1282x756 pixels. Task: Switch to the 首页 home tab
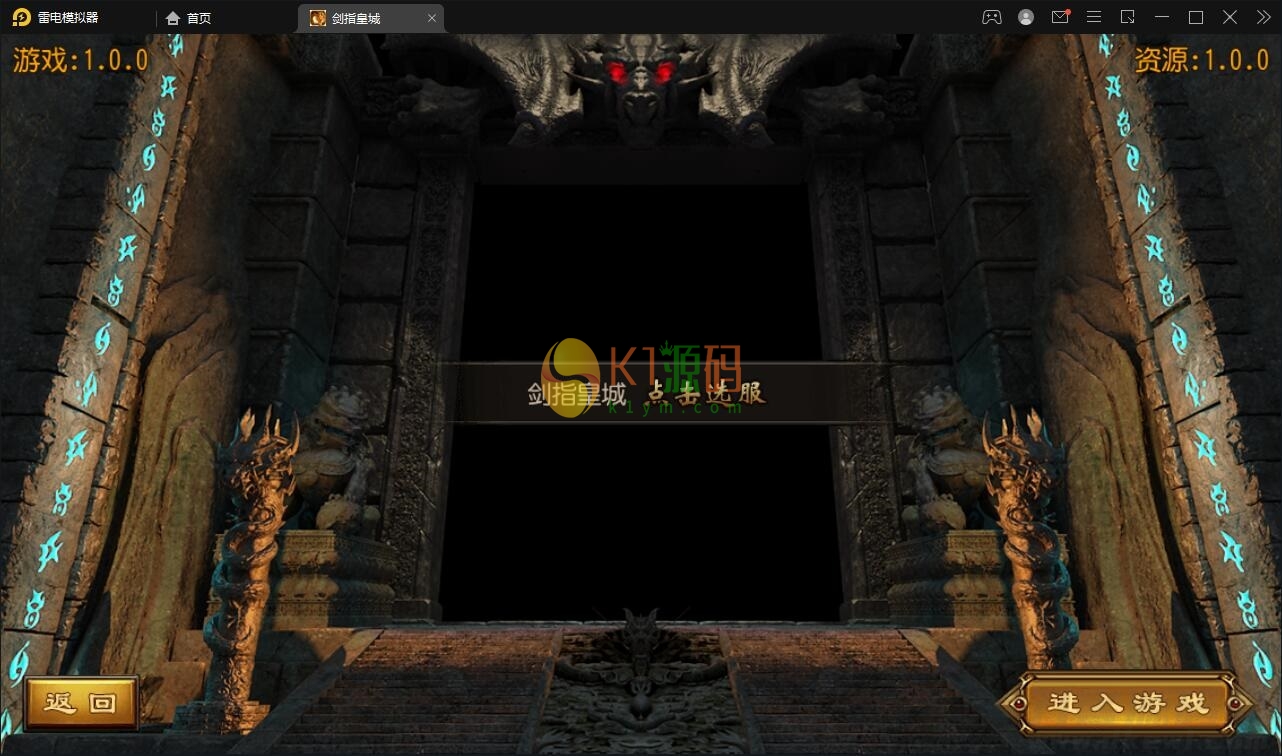[x=189, y=18]
